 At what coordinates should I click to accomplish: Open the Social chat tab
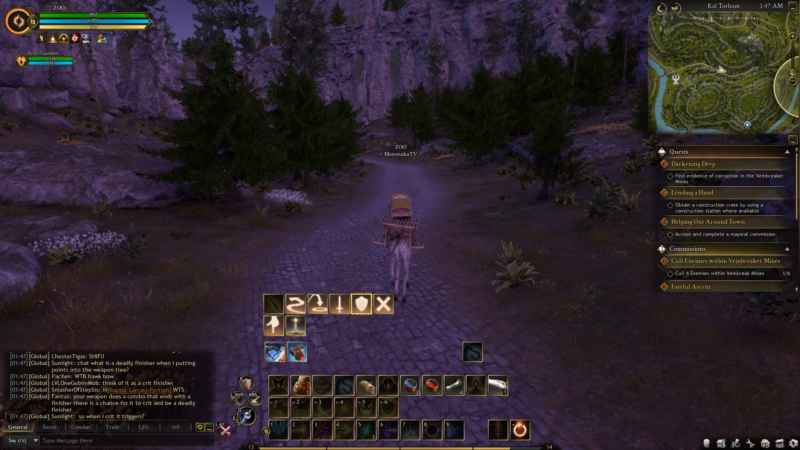click(x=49, y=427)
